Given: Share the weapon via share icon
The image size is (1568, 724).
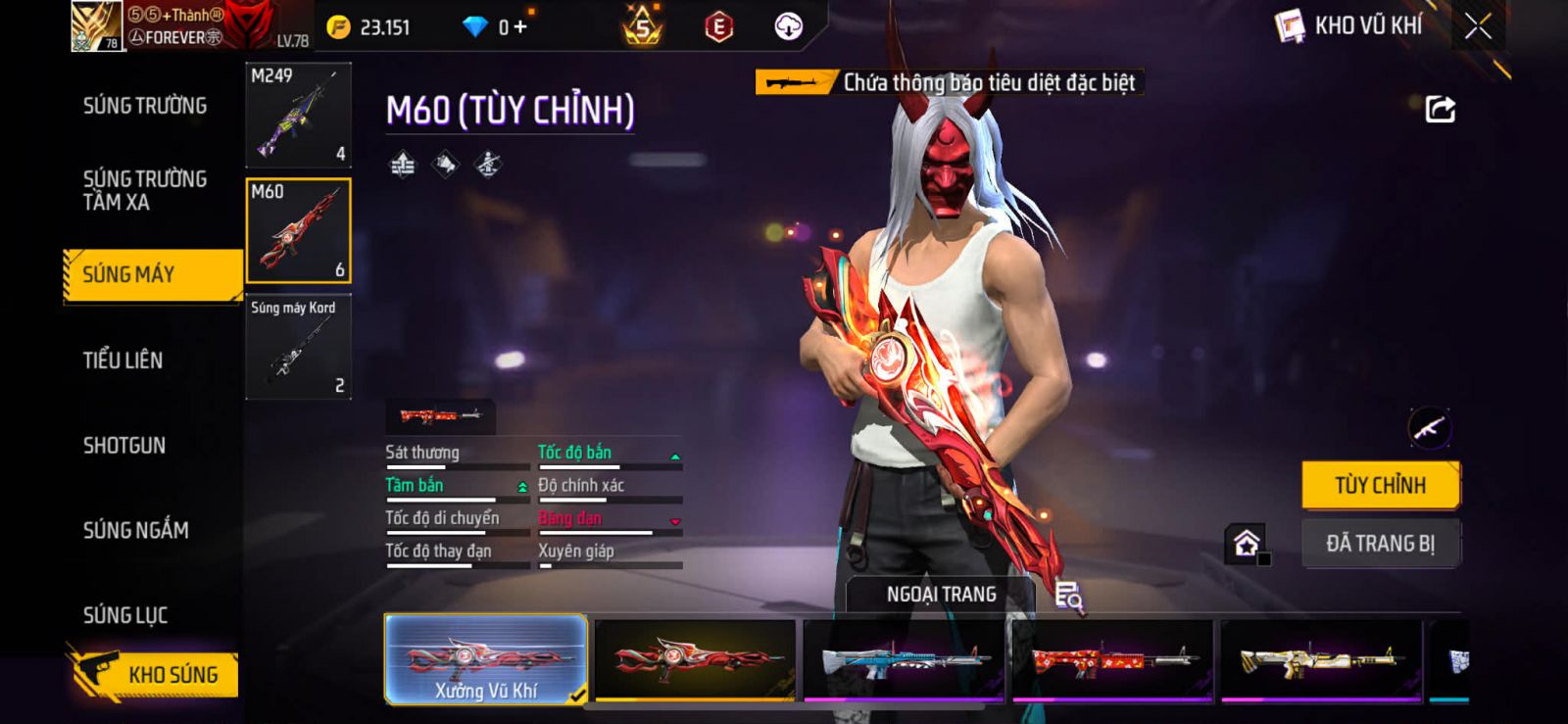Looking at the screenshot, I should [x=1440, y=109].
